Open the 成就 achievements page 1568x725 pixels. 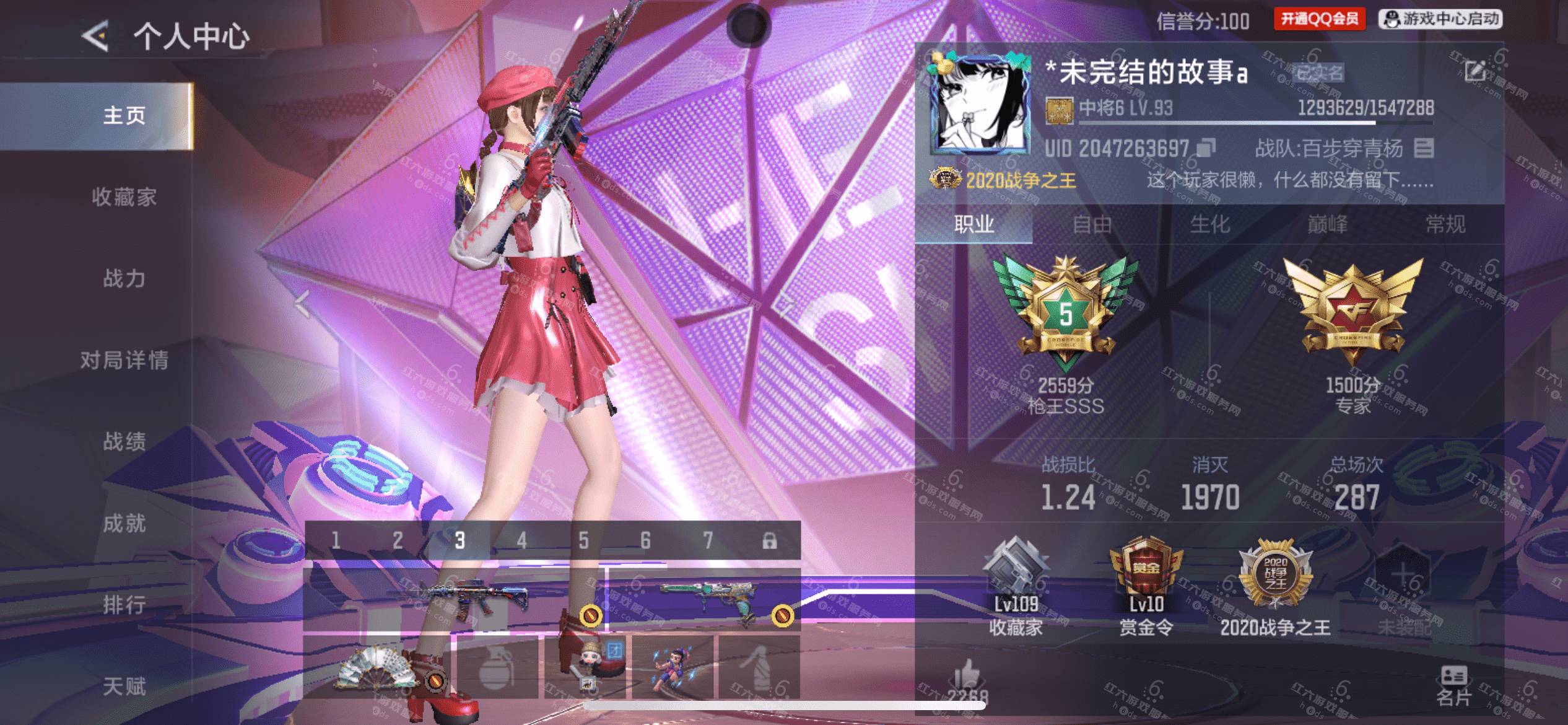click(x=124, y=524)
